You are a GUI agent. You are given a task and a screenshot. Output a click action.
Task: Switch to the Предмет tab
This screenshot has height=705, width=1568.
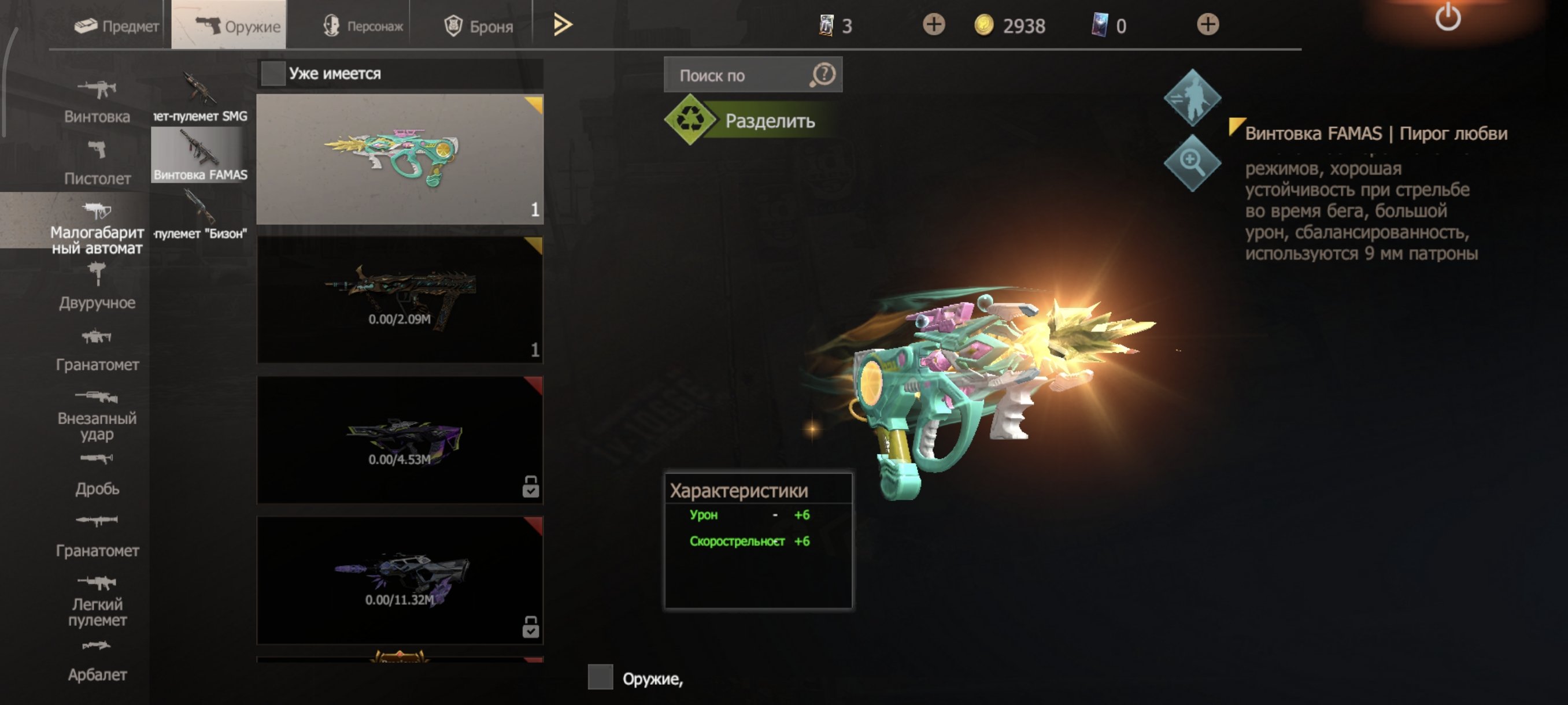116,26
